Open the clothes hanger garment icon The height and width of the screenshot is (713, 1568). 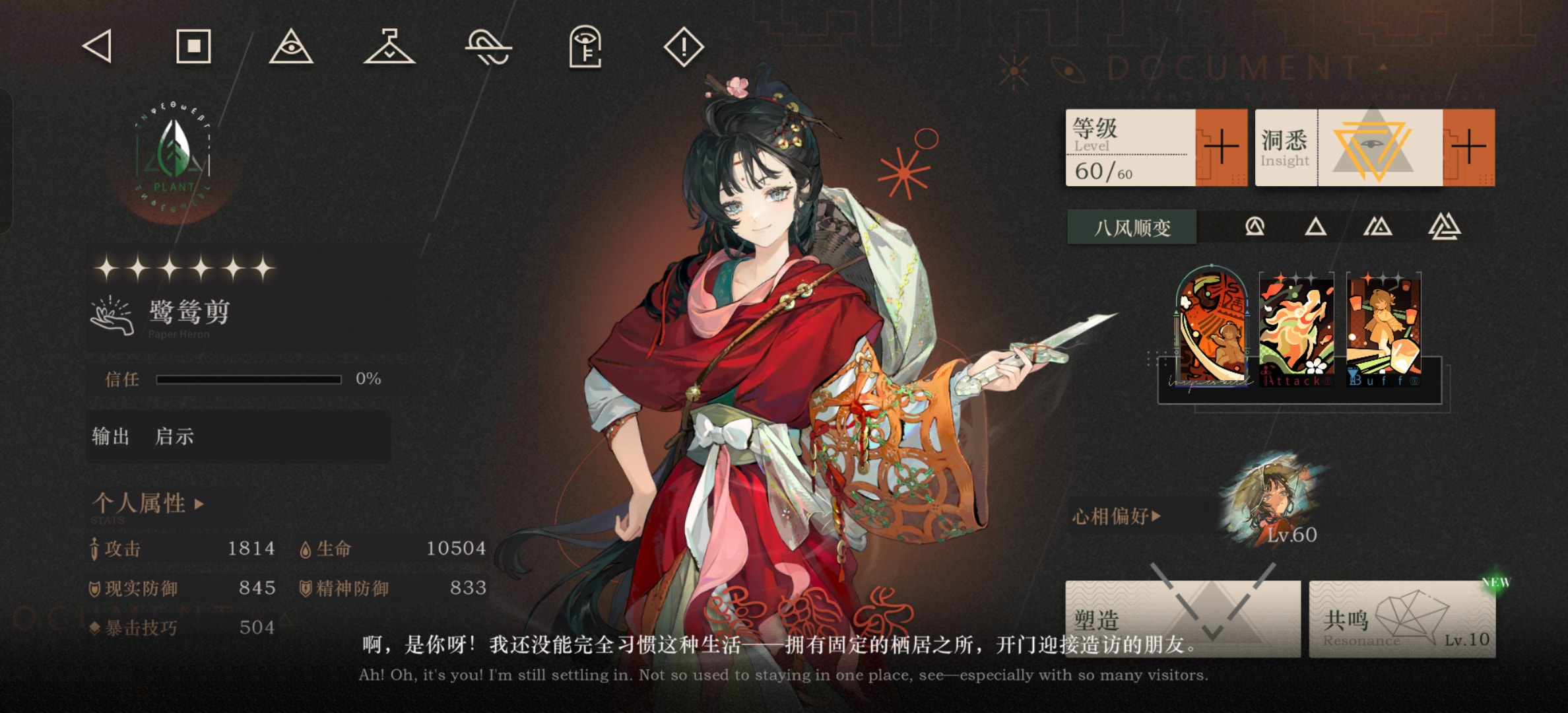coord(389,47)
